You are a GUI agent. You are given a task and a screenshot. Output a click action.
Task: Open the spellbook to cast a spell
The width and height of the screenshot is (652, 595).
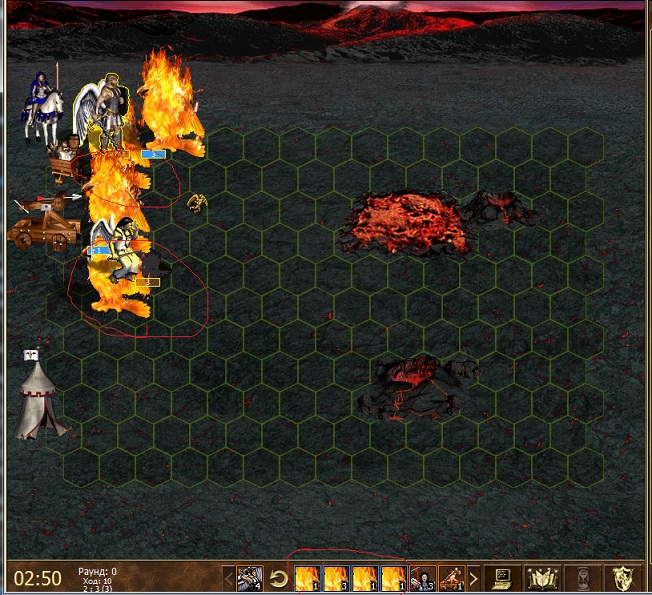click(541, 578)
